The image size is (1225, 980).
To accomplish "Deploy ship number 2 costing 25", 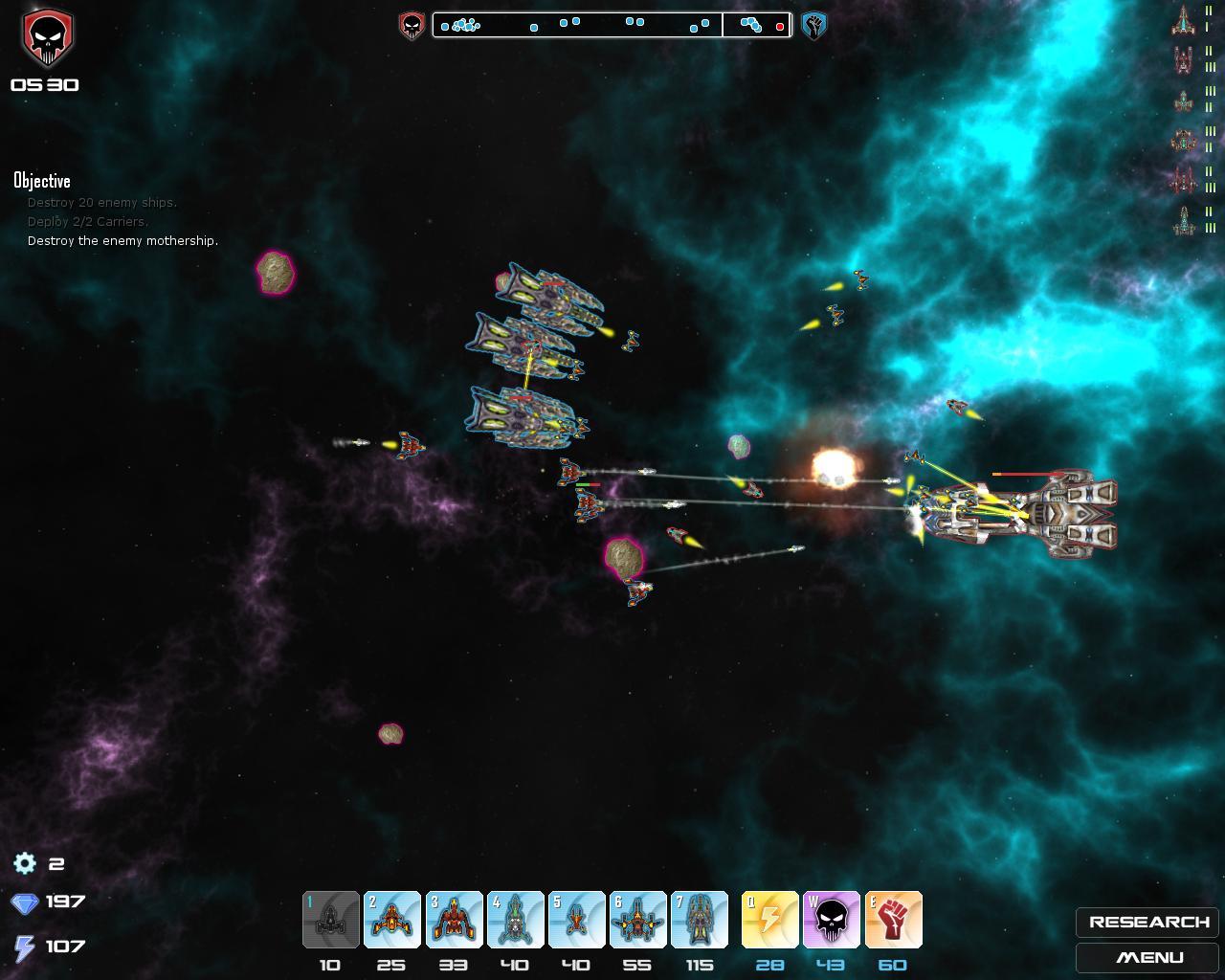I will pos(392,920).
